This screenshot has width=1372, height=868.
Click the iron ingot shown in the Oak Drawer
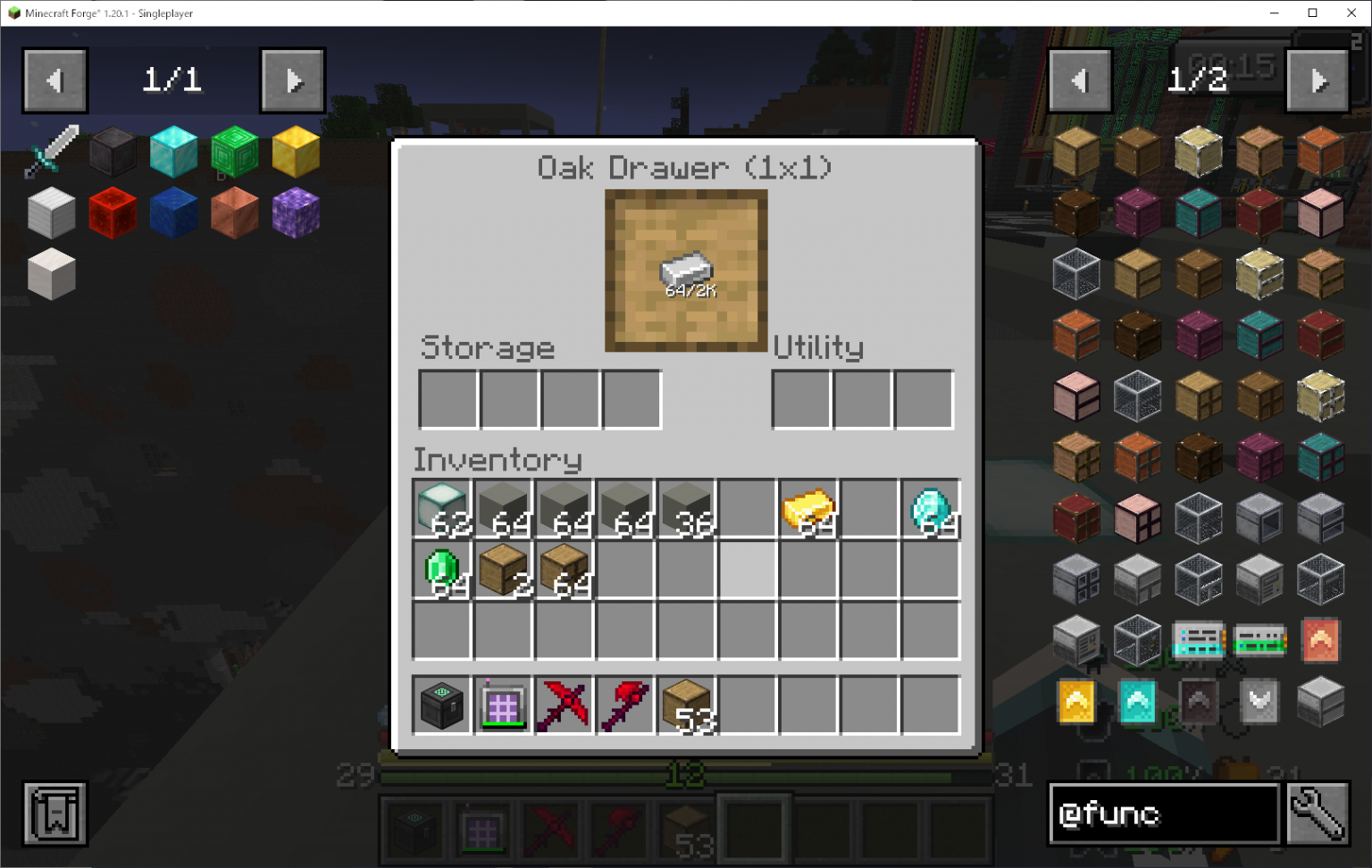point(685,271)
